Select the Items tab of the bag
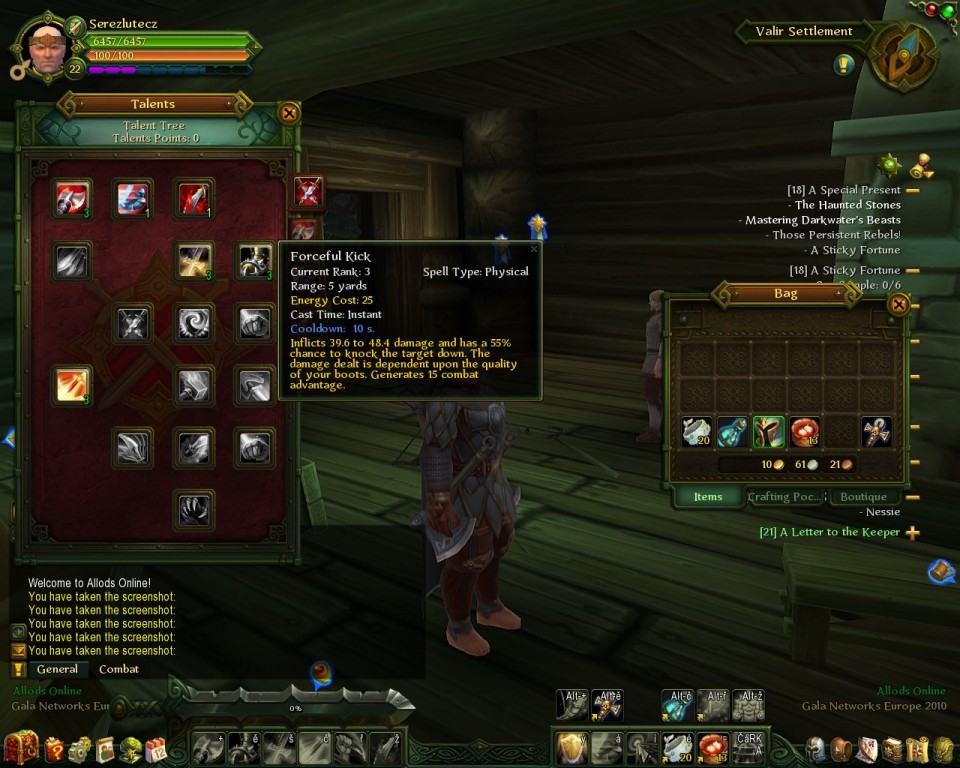The image size is (960, 768). click(707, 497)
